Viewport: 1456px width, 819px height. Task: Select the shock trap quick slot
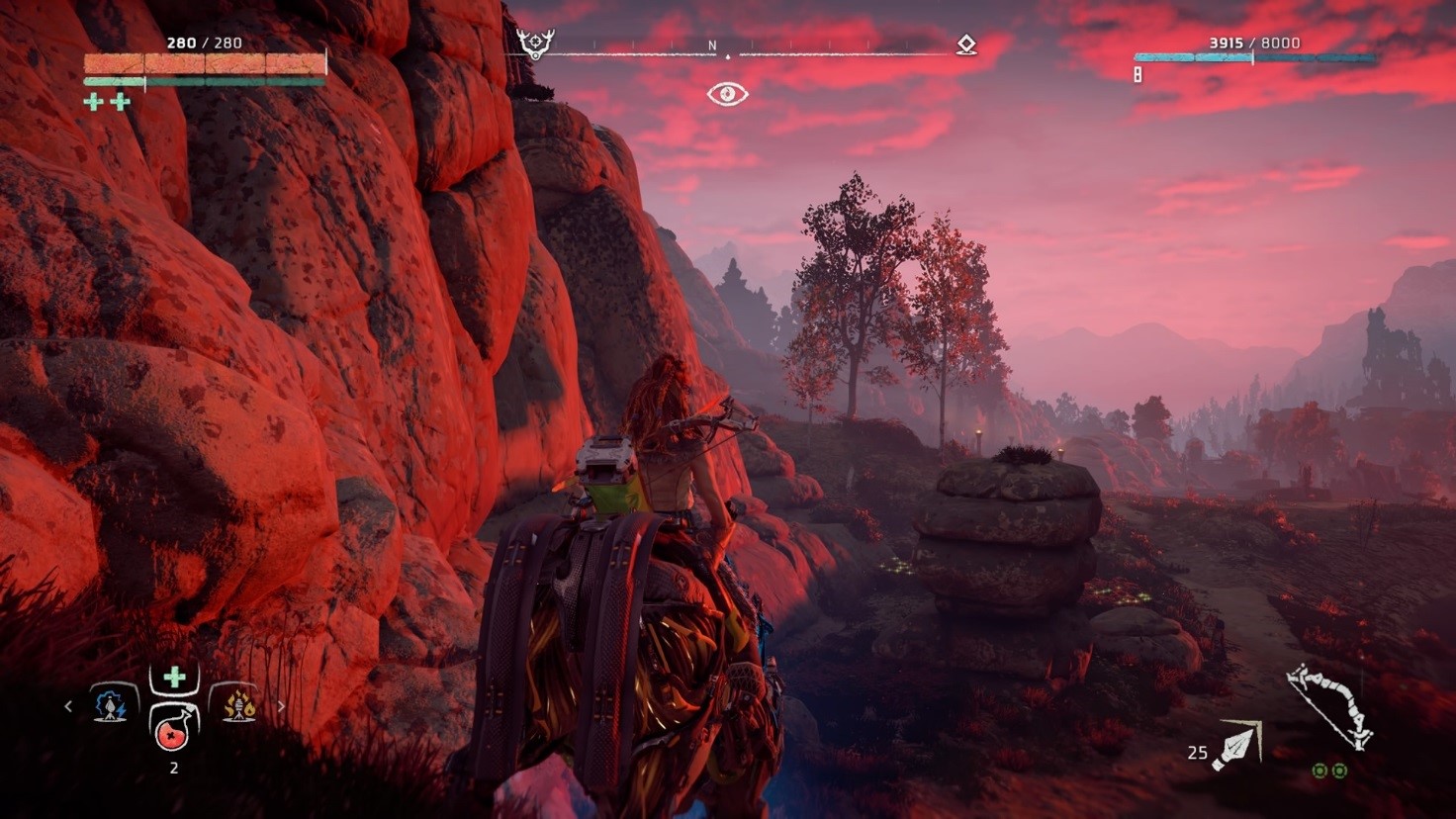112,705
